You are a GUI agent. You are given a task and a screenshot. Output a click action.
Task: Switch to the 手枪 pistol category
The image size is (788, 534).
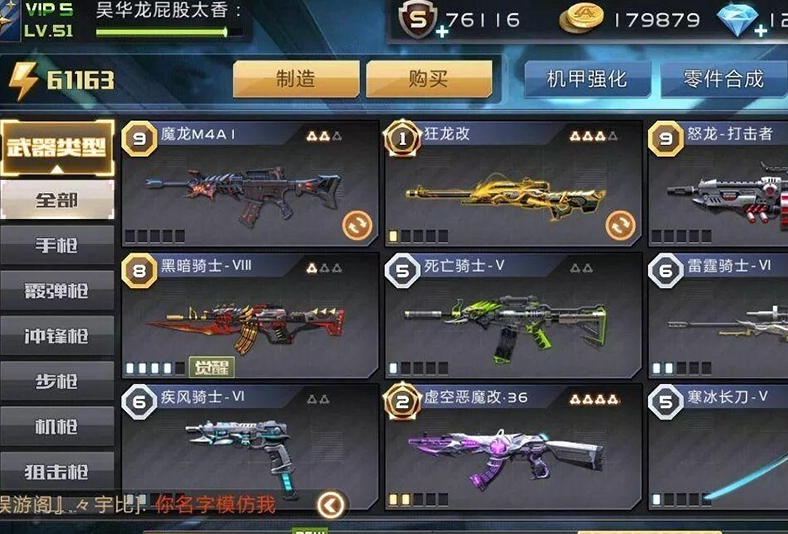coord(57,245)
